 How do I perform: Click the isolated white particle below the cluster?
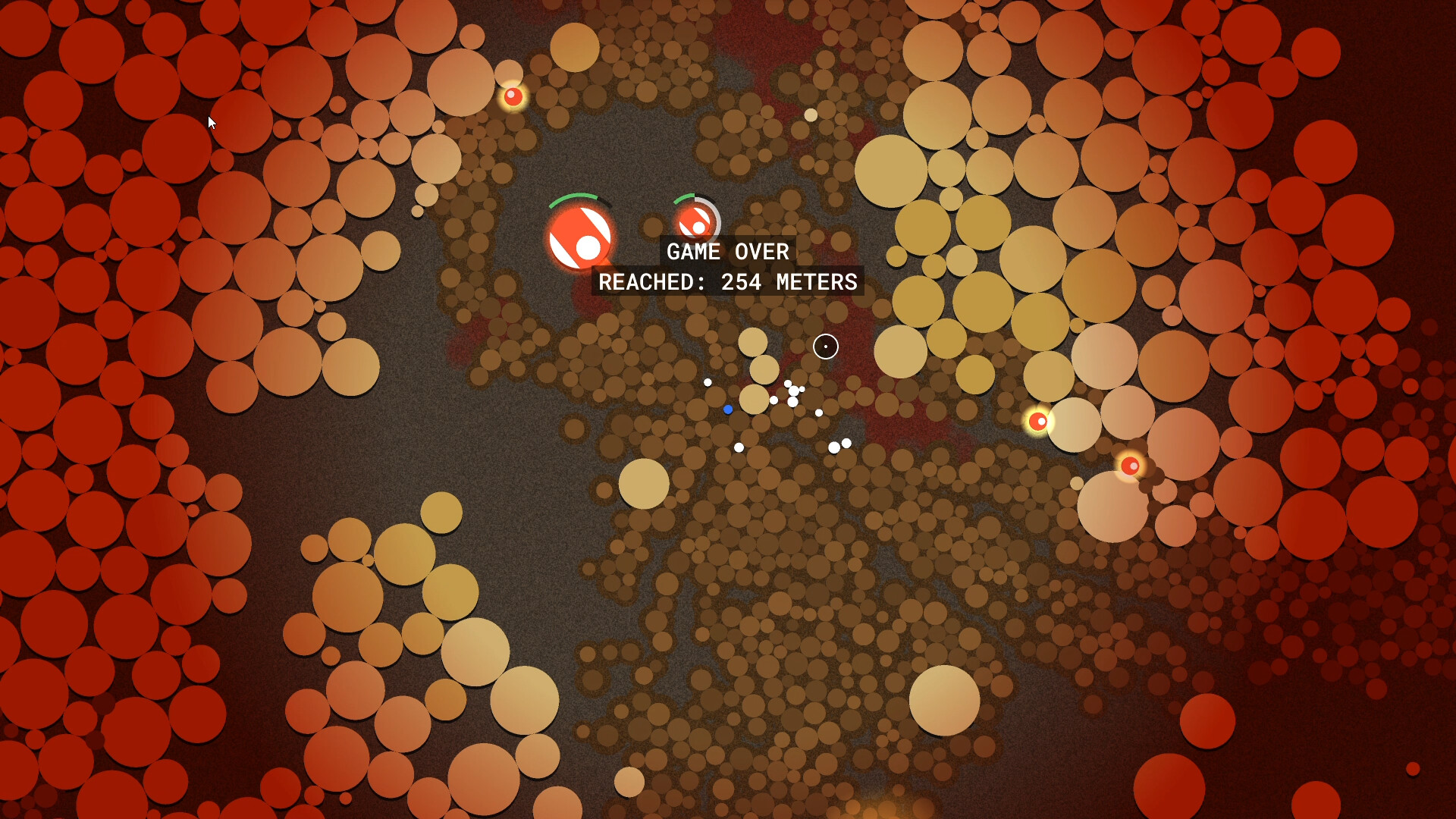tap(739, 448)
